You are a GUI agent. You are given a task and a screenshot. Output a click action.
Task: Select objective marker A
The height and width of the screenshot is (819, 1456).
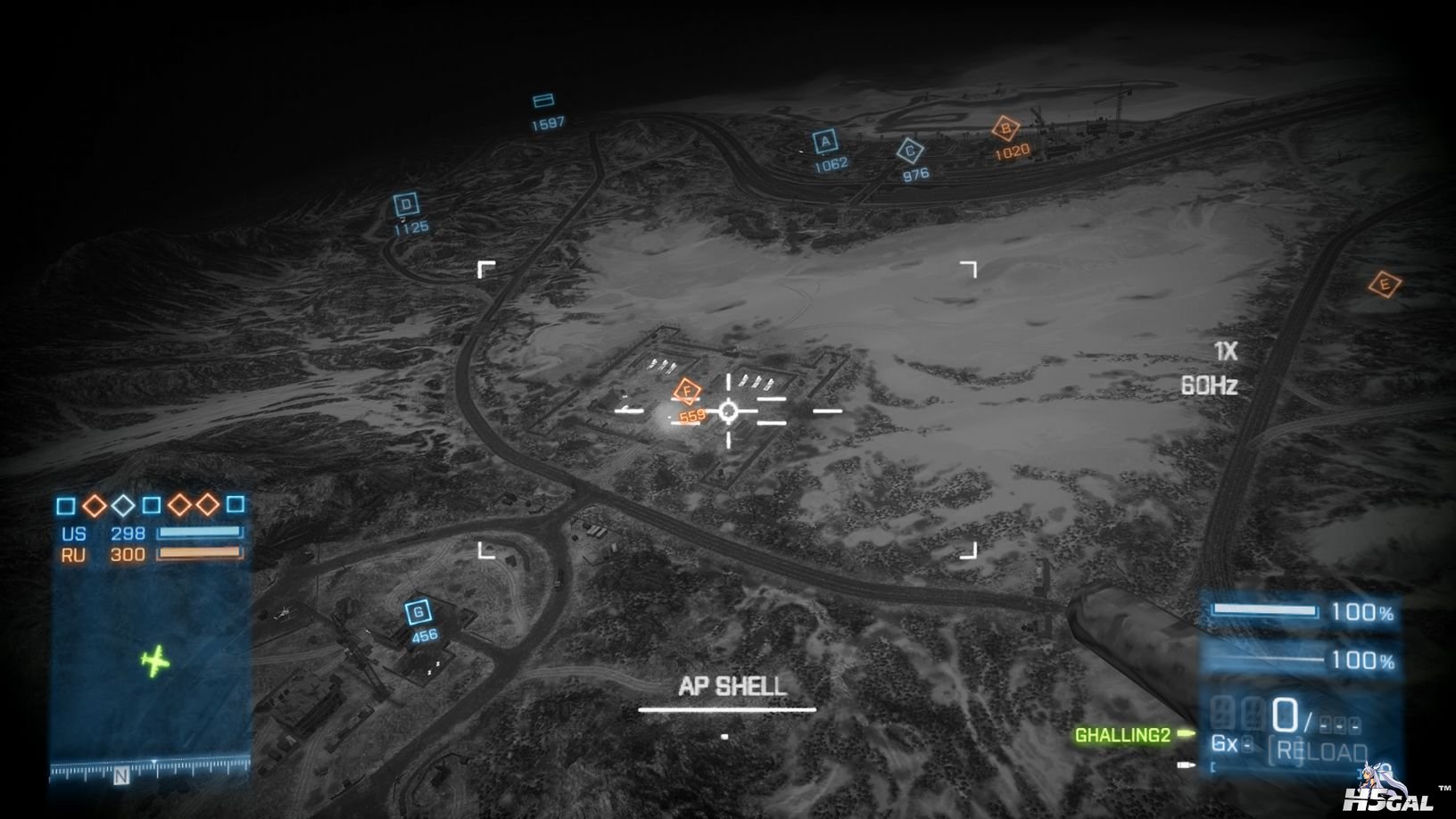pos(825,142)
